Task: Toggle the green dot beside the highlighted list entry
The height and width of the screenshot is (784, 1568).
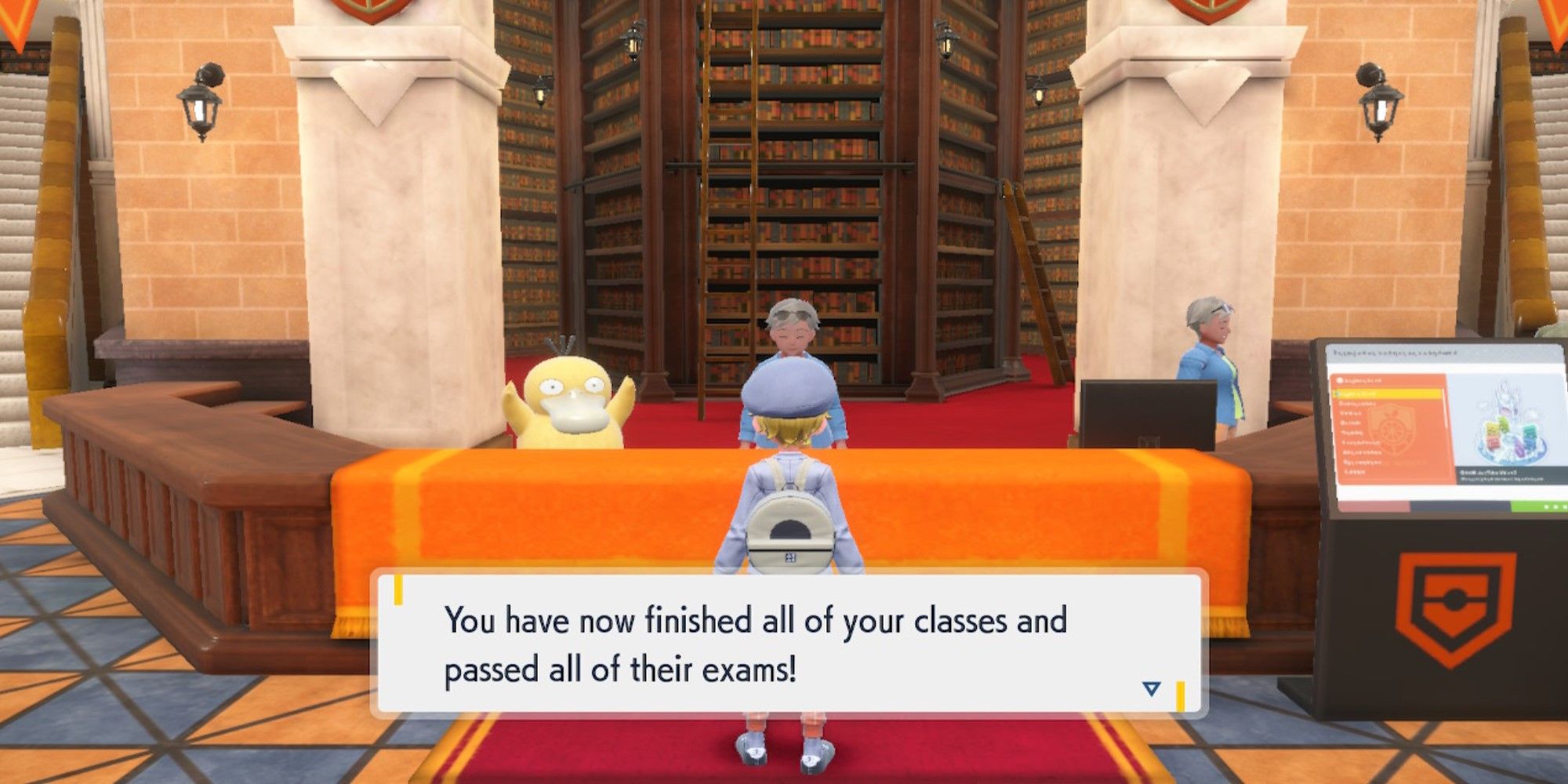Action: [x=1338, y=392]
